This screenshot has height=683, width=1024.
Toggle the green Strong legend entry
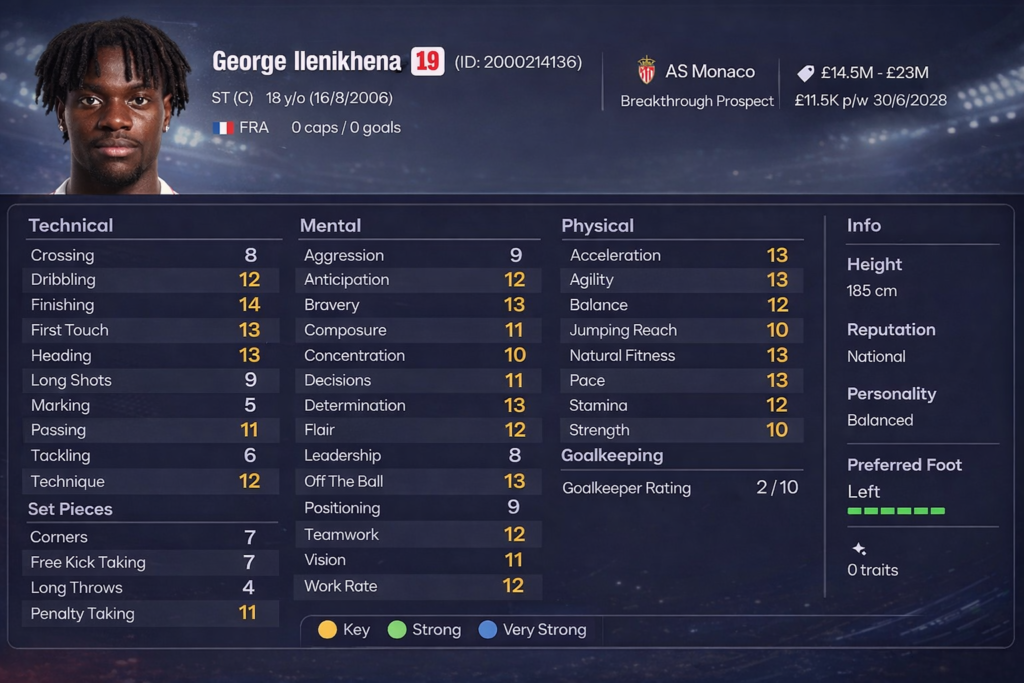coord(425,630)
